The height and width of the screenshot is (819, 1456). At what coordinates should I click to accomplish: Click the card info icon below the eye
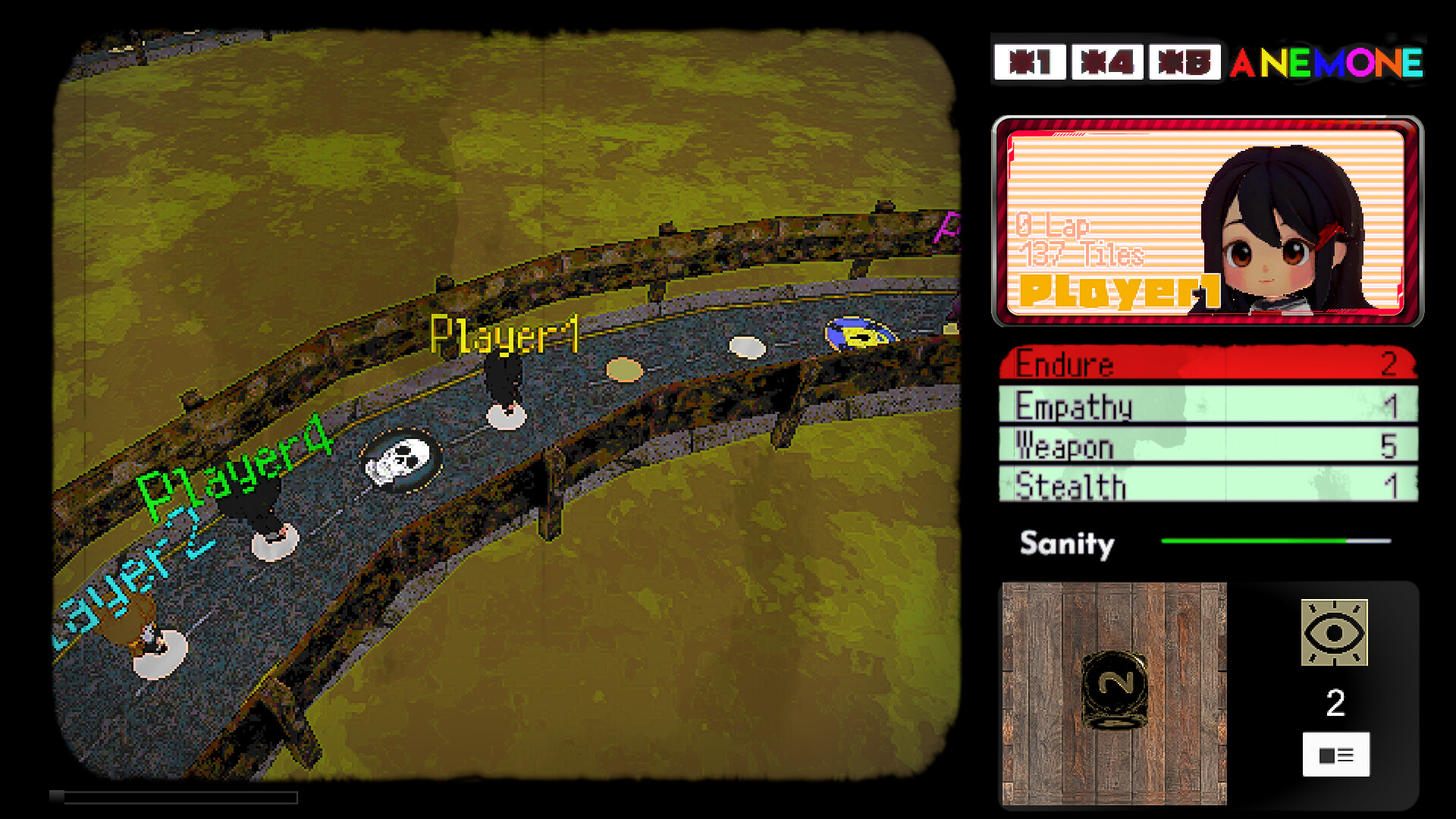1335,755
